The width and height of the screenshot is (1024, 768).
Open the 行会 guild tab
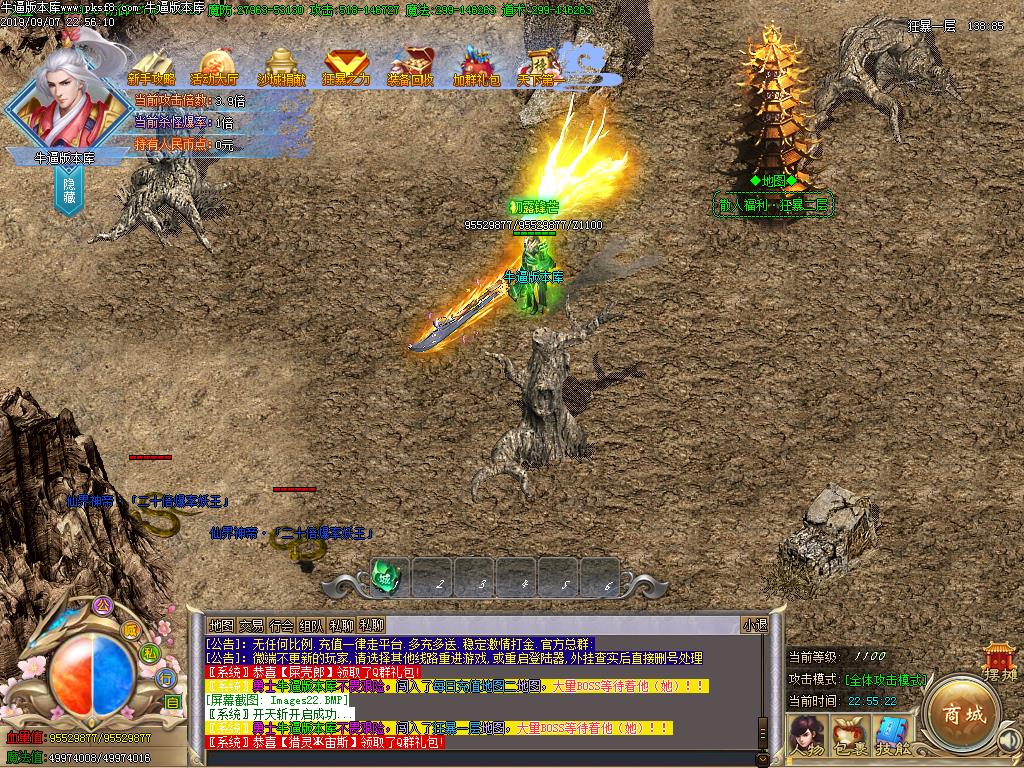coord(281,625)
